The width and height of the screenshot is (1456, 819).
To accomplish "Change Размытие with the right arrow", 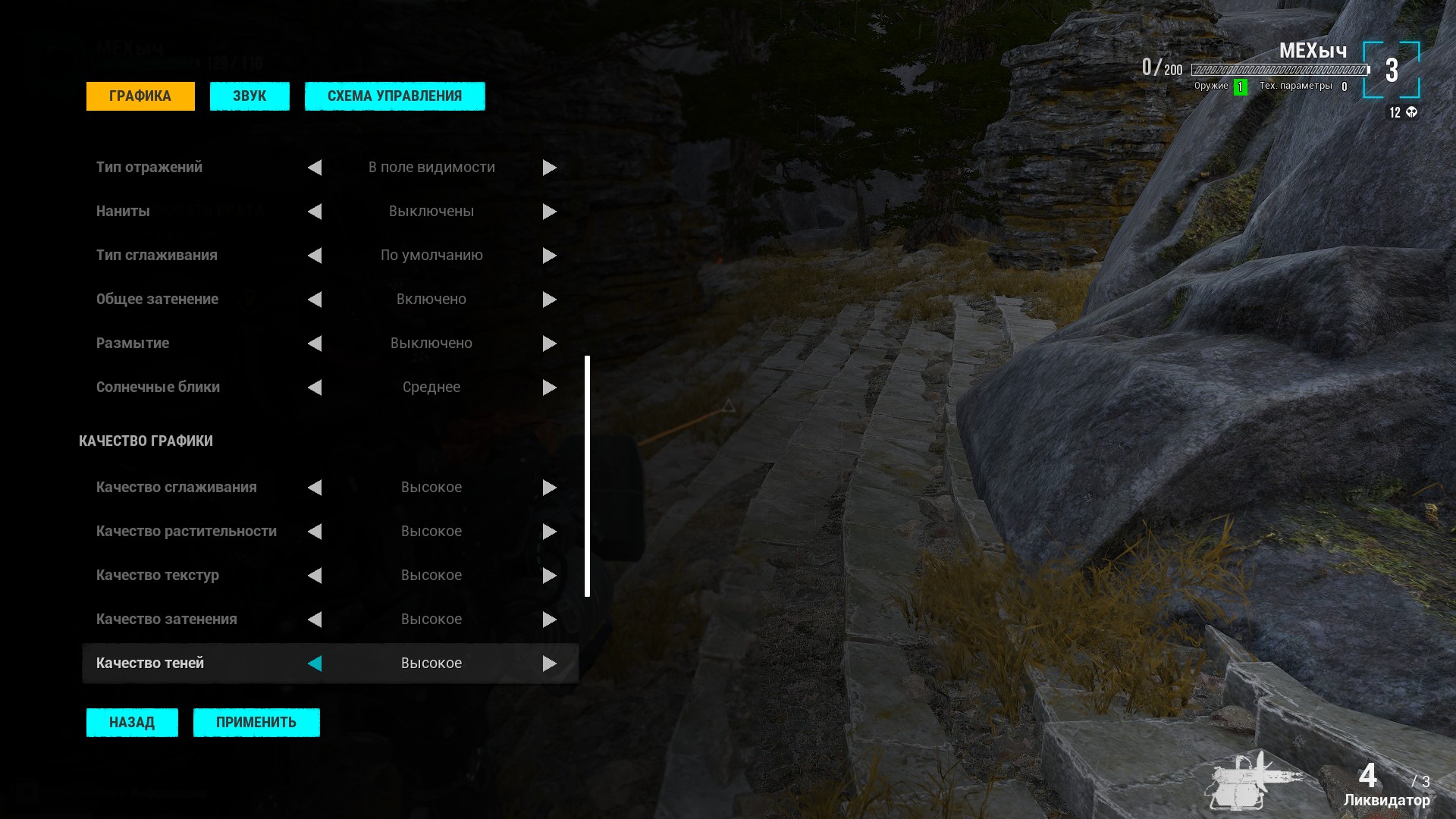I will tap(550, 344).
